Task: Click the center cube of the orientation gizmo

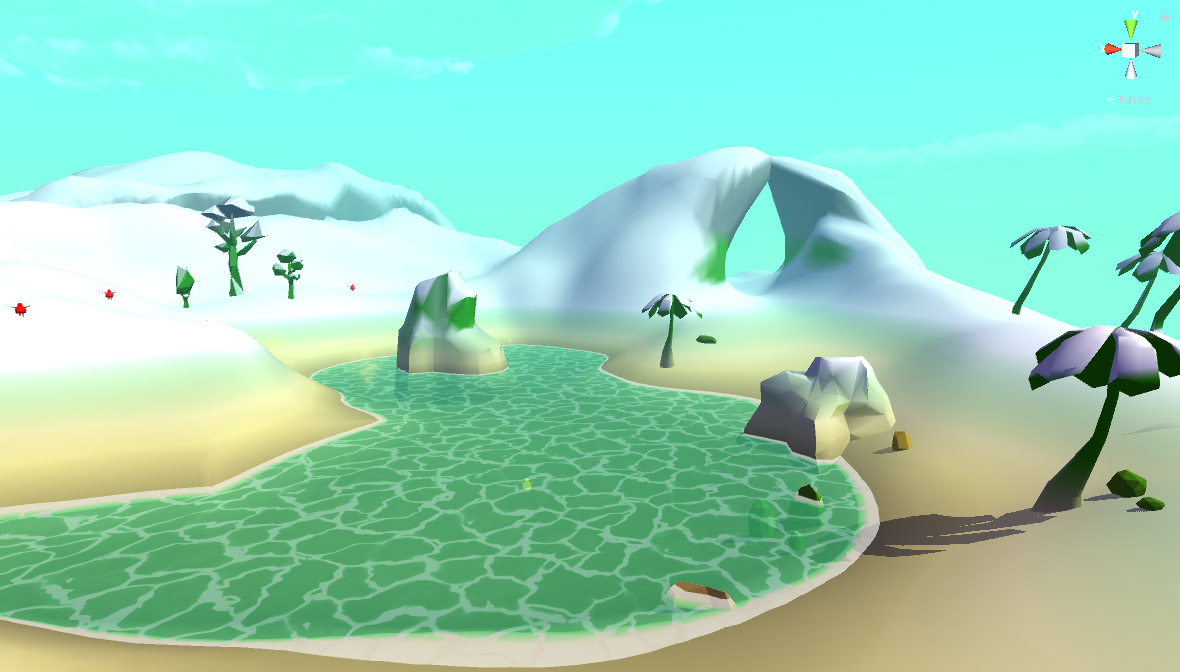Action: (1131, 50)
